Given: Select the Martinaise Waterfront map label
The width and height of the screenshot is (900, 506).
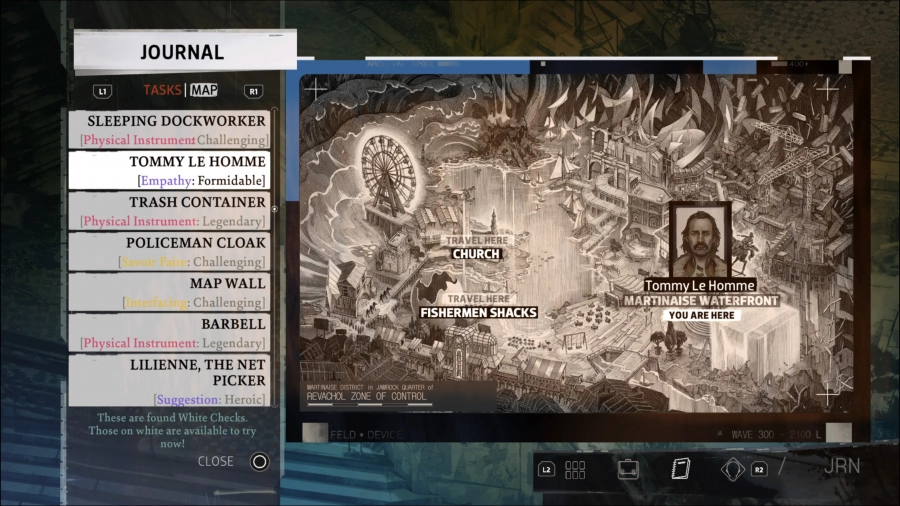Looking at the screenshot, I should point(701,301).
